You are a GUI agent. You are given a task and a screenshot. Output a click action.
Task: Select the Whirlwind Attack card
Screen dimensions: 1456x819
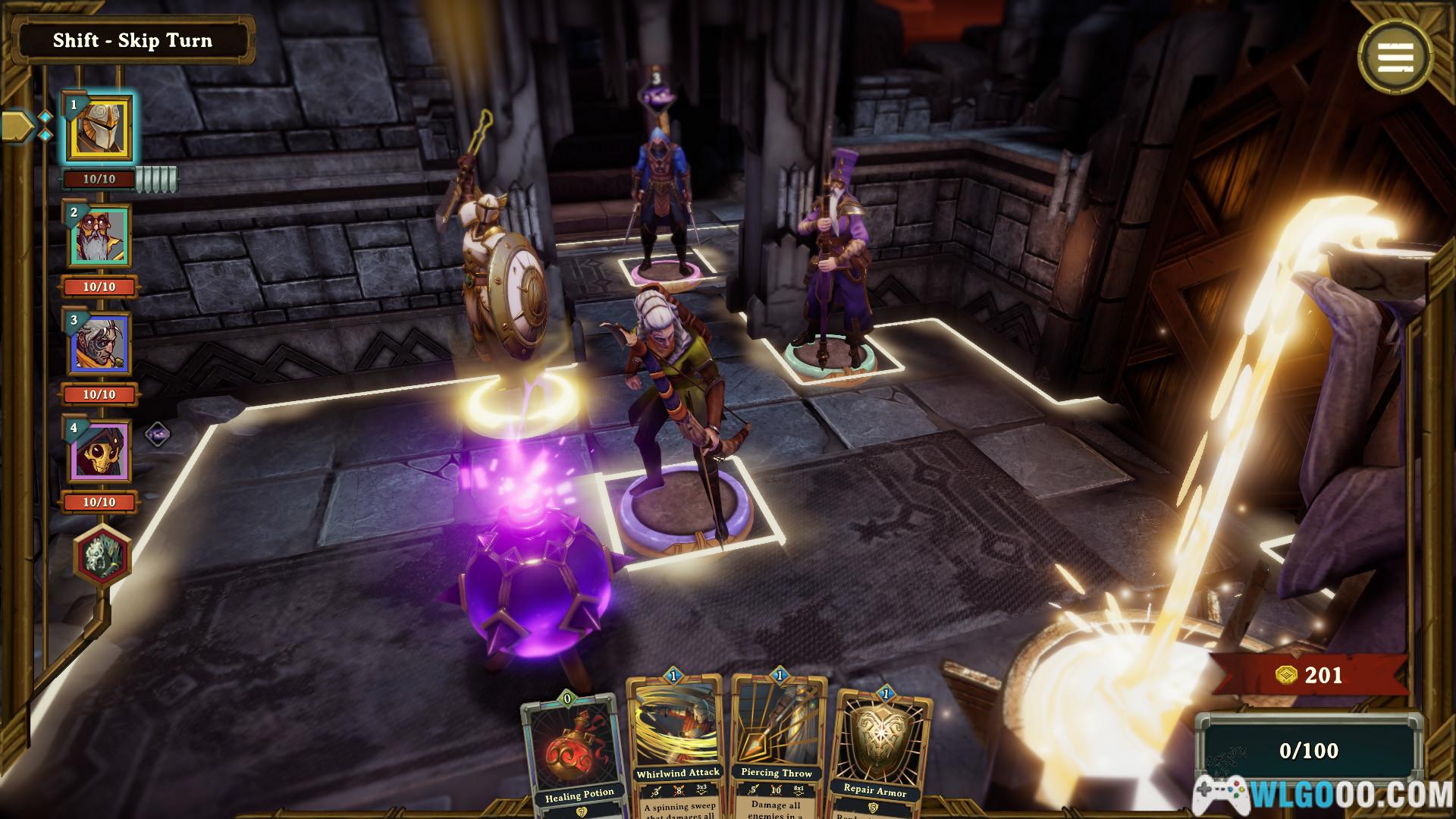click(677, 747)
